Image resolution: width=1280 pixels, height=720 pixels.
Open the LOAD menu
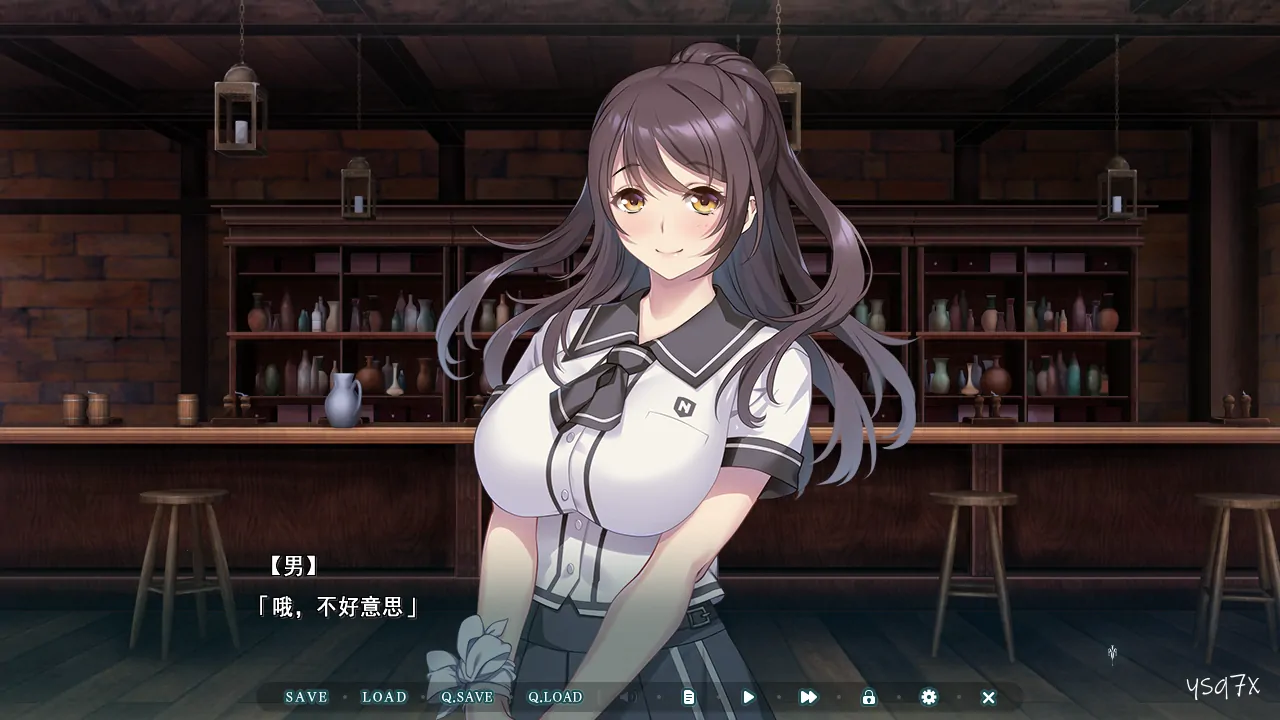click(384, 697)
